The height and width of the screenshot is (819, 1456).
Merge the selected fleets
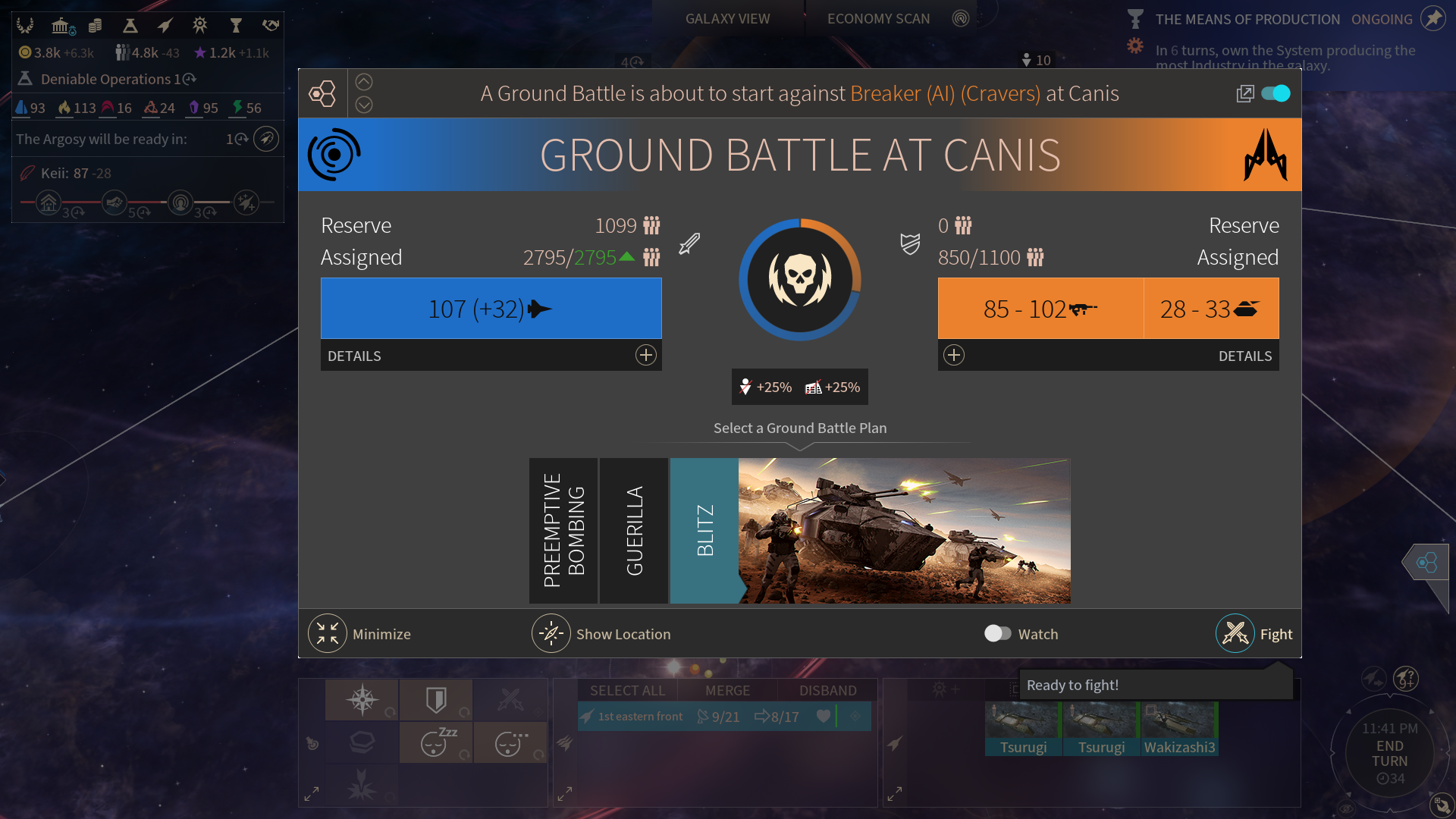click(727, 691)
